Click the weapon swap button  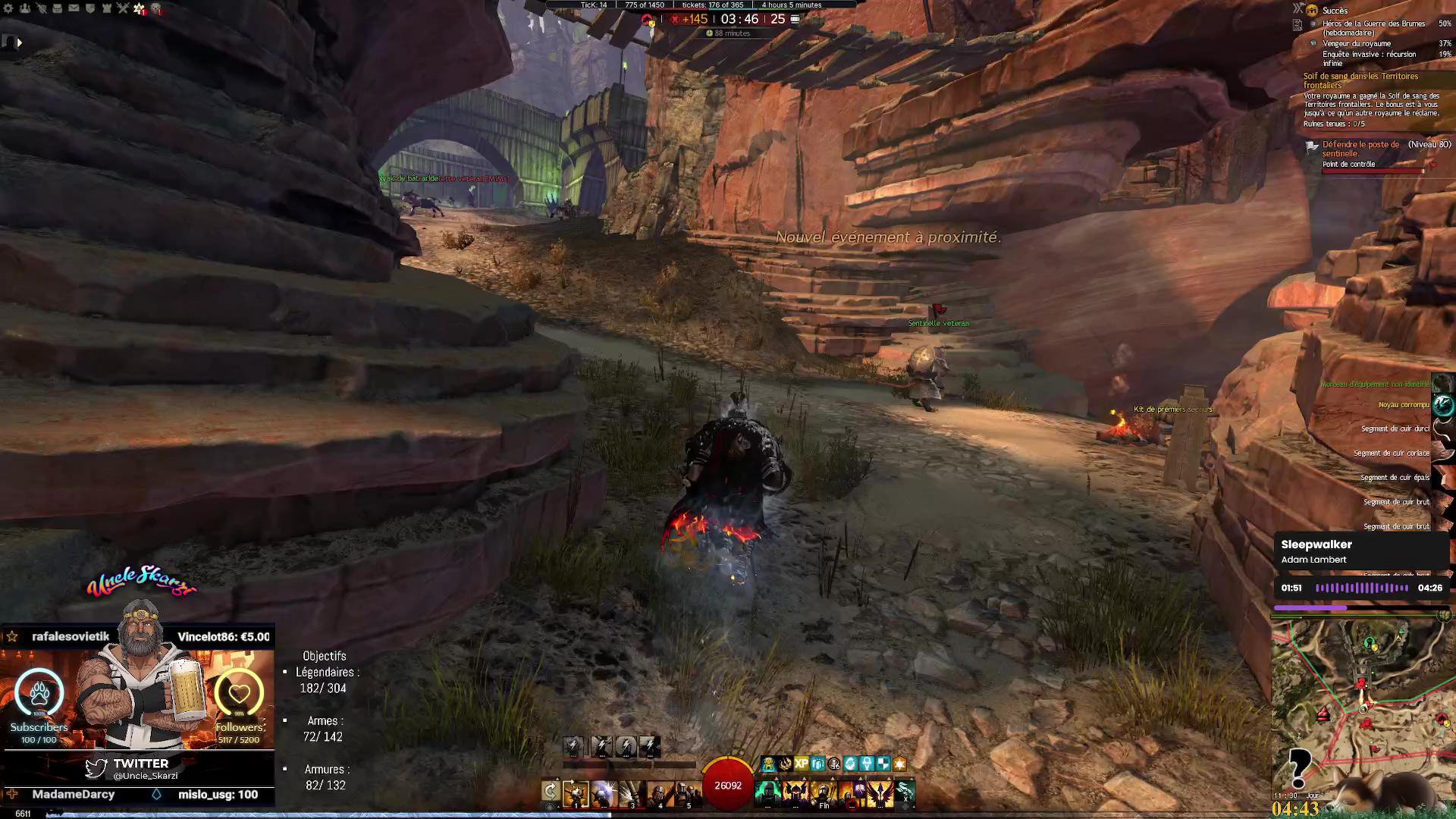(551, 793)
